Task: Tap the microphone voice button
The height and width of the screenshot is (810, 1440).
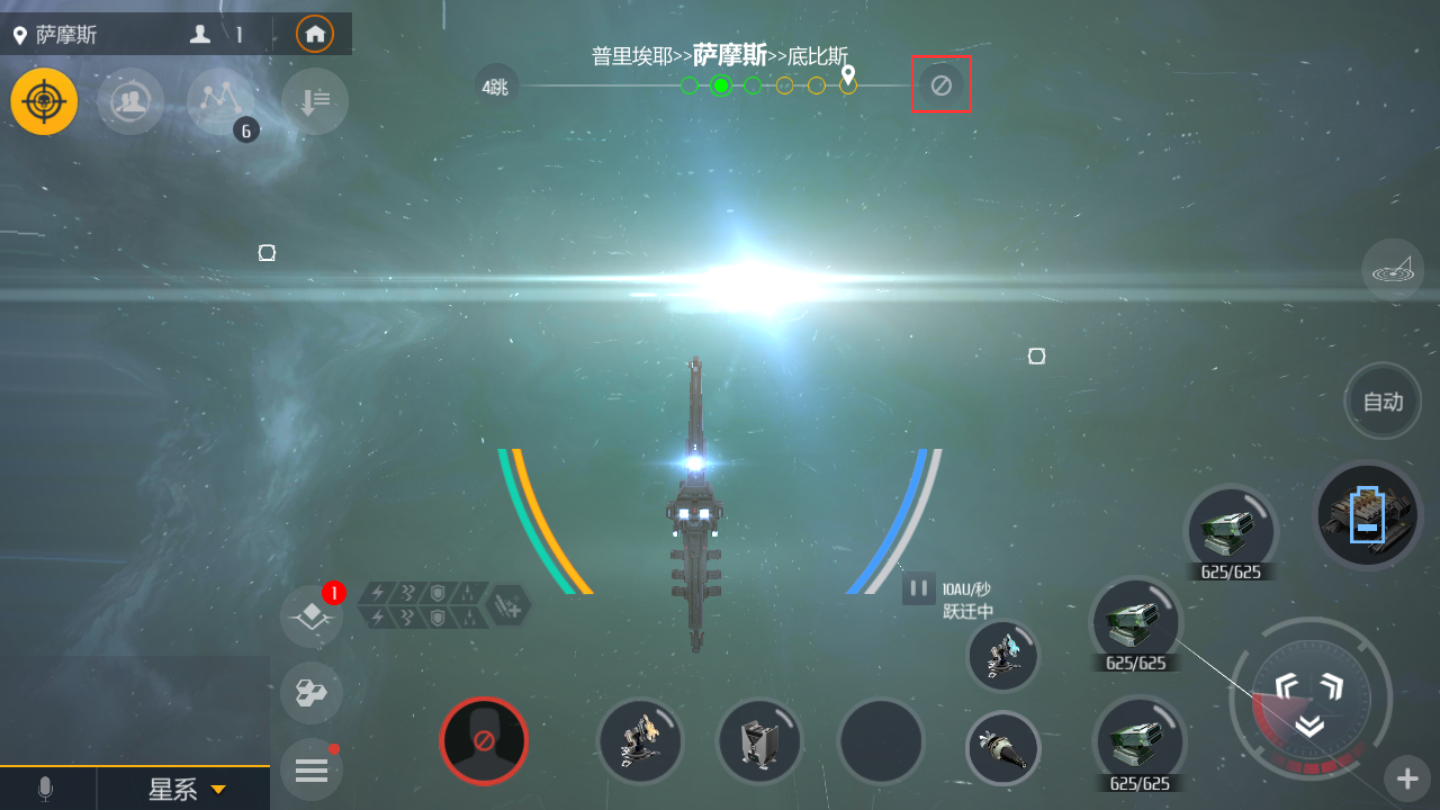Action: [45, 789]
